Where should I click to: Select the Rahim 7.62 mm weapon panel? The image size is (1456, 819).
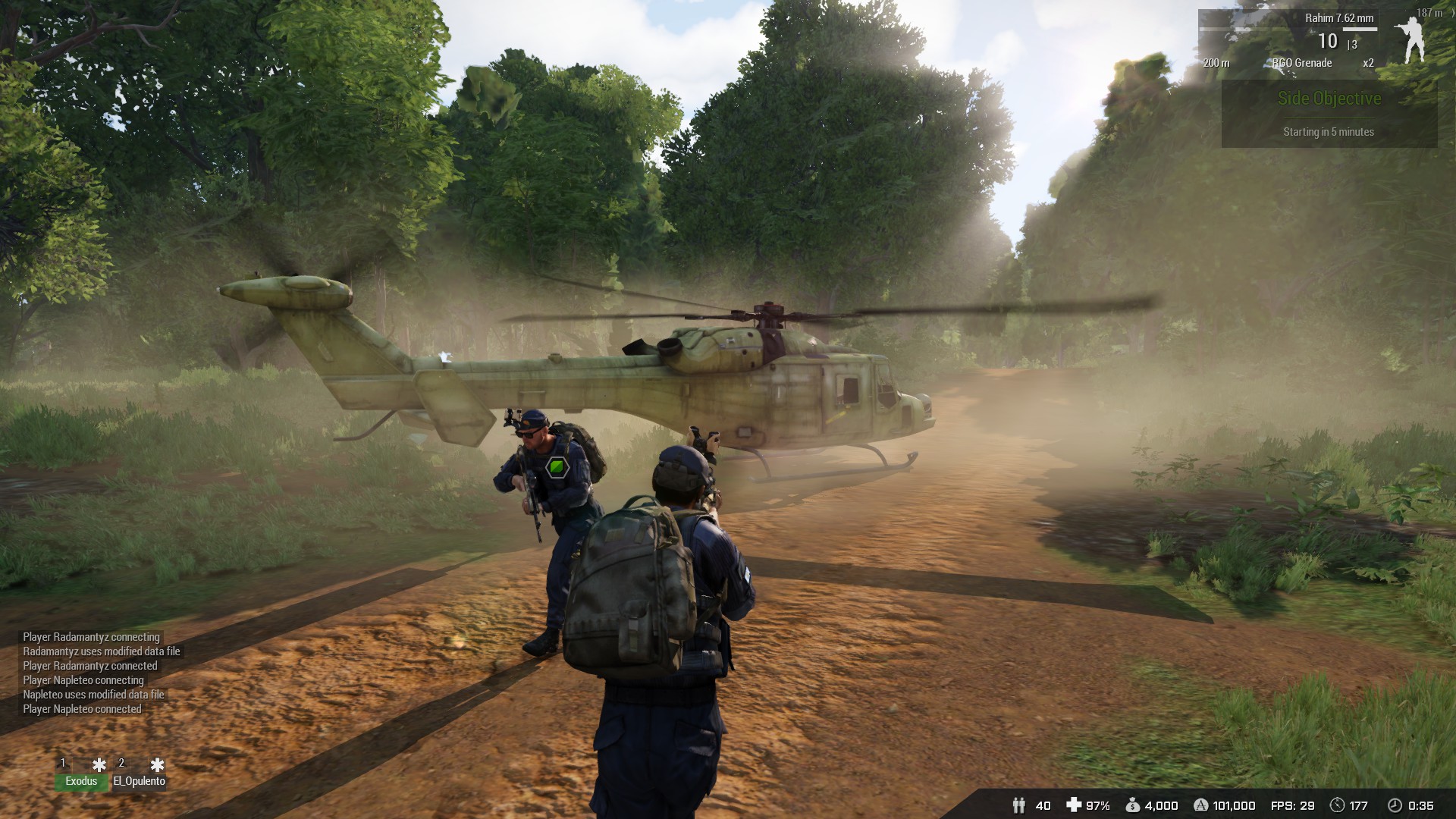tap(1338, 18)
